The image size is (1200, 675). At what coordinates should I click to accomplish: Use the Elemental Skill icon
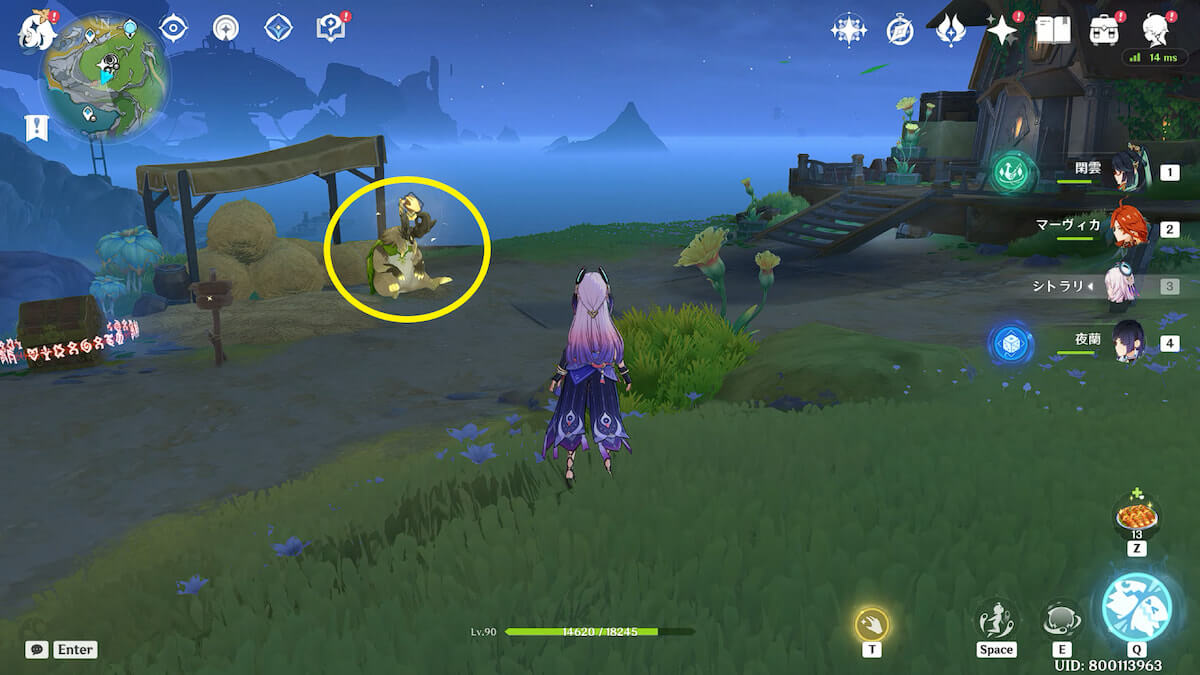pyautogui.click(x=1060, y=620)
